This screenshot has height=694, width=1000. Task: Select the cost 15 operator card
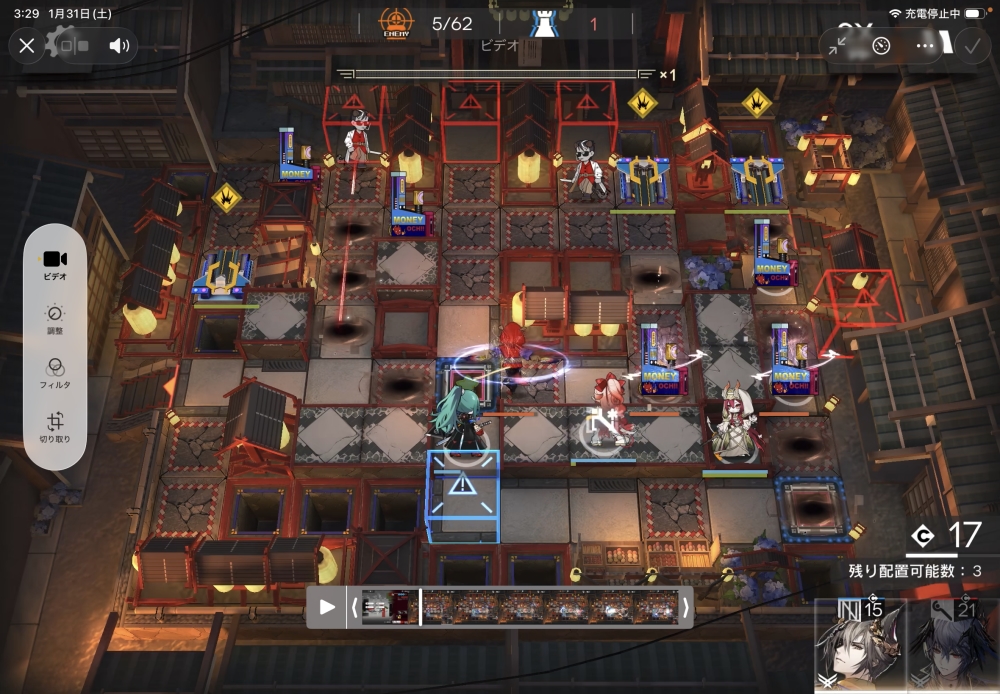tap(860, 645)
